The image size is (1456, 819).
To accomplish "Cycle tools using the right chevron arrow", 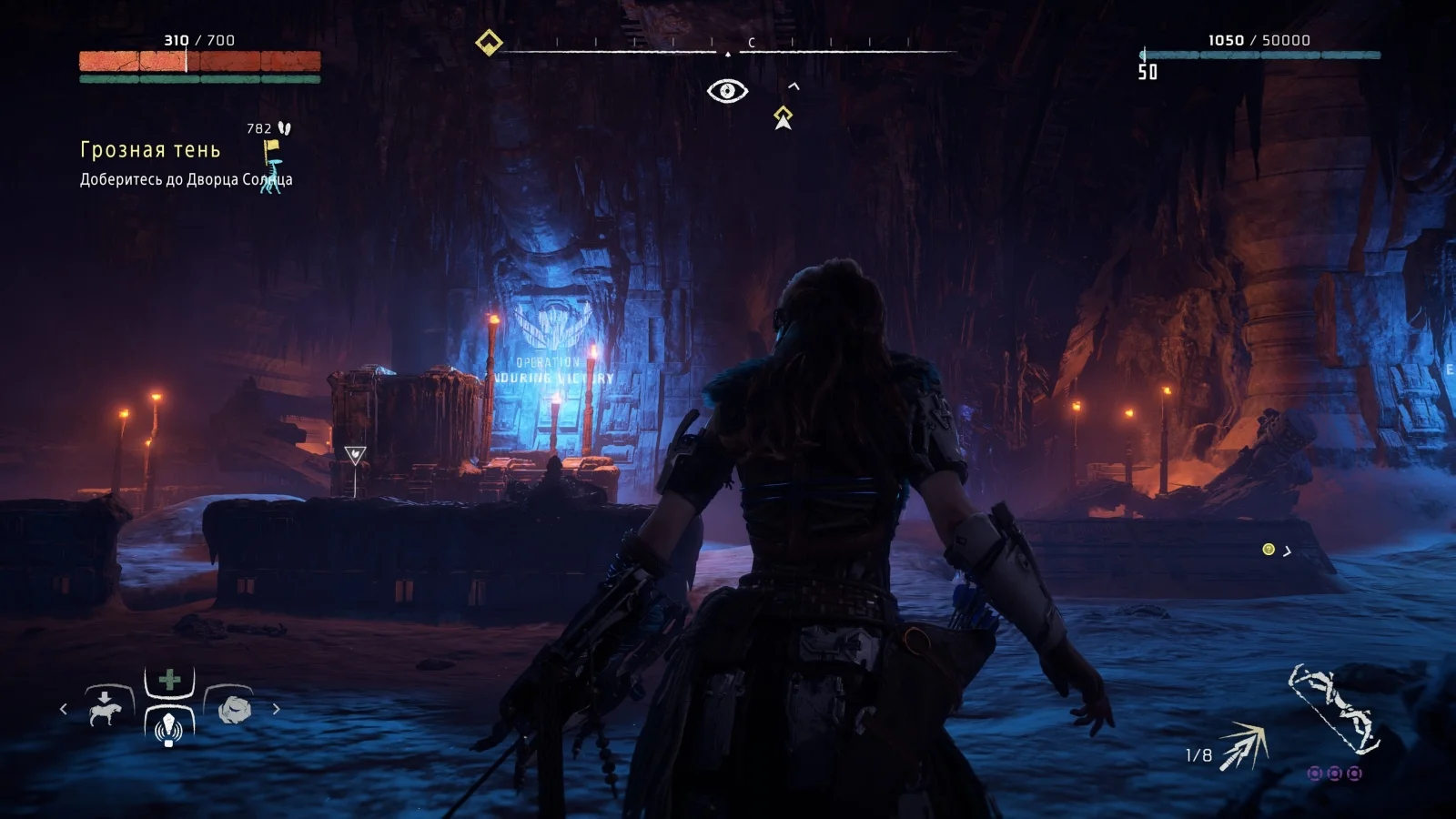I will [275, 709].
